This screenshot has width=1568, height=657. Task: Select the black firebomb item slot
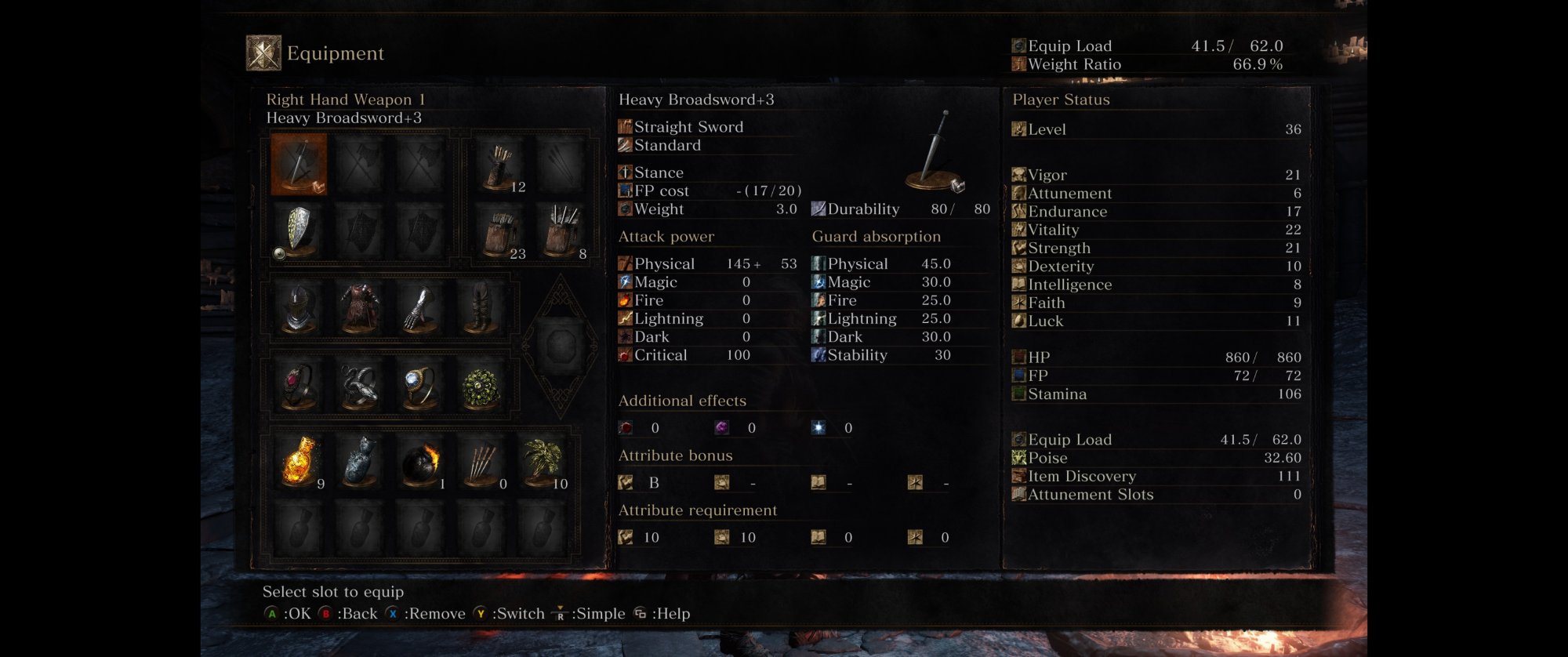pyautogui.click(x=420, y=462)
